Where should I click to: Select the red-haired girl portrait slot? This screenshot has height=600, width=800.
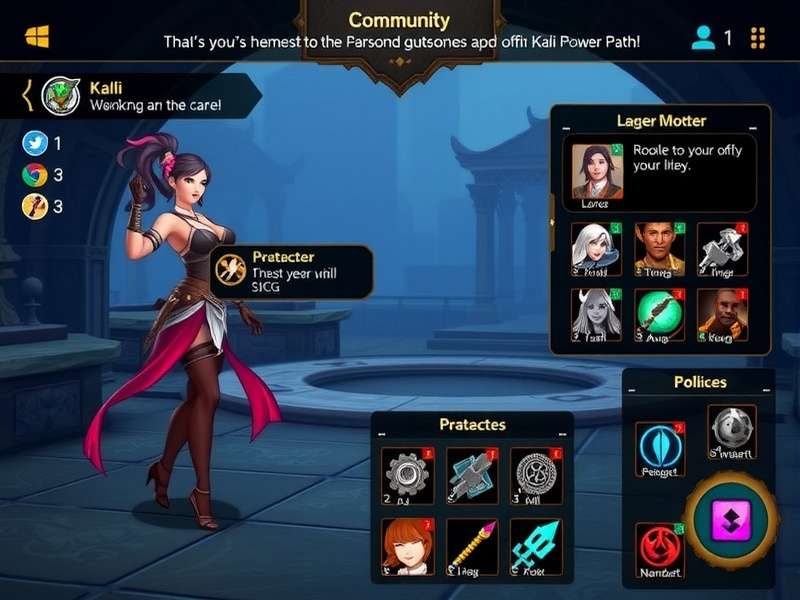(x=408, y=547)
